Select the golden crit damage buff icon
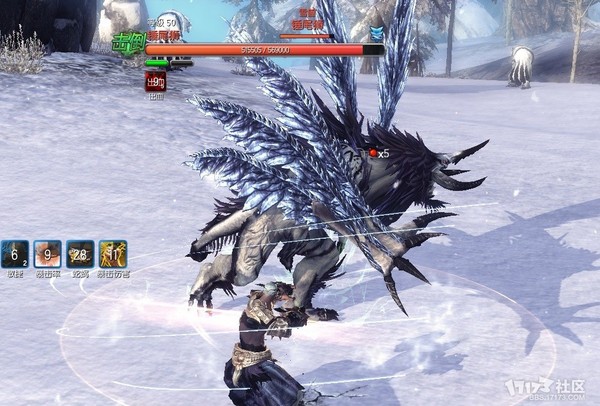Screen dimensions: 600x406 [113, 254]
